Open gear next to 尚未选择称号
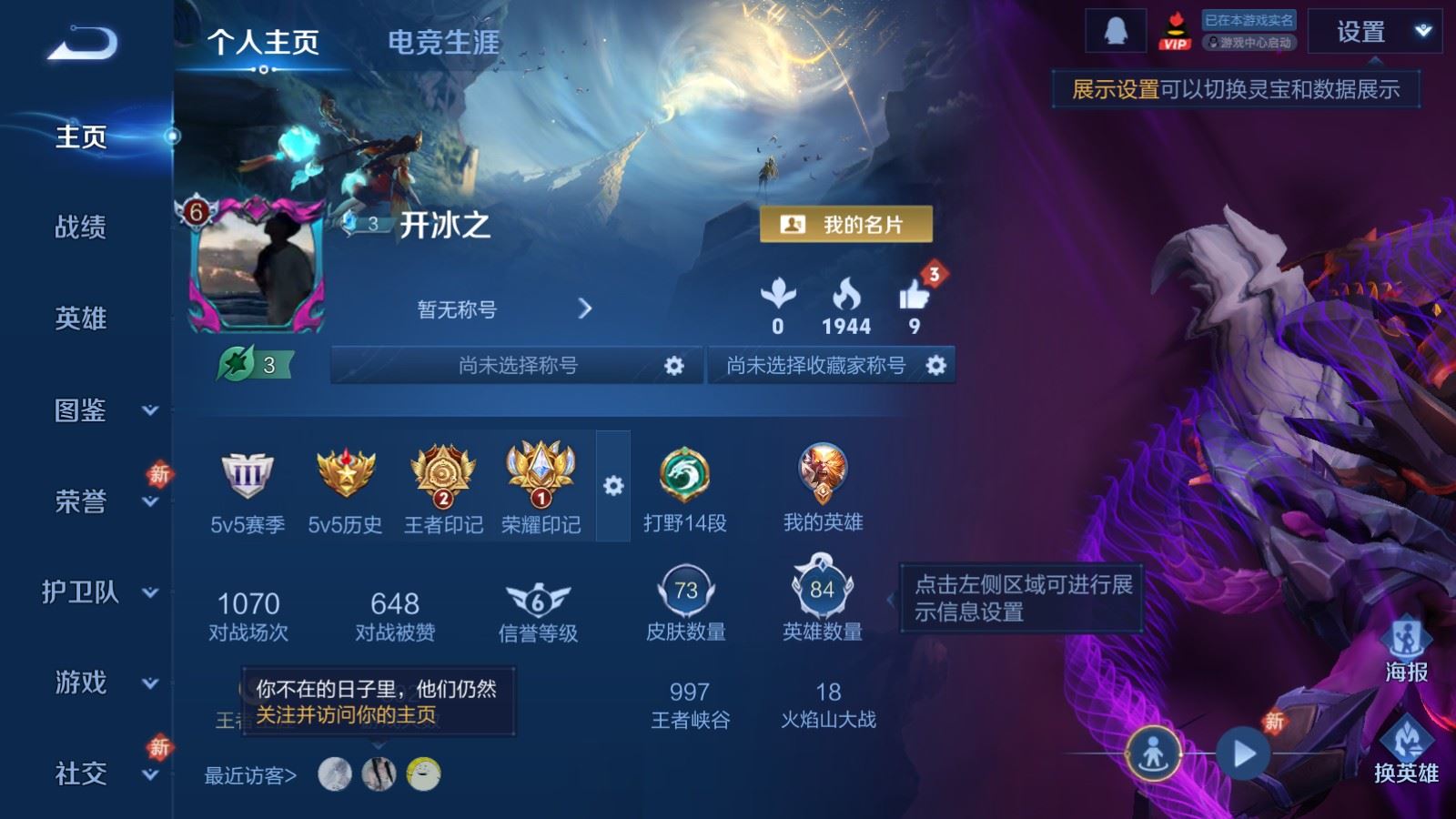 pyautogui.click(x=673, y=365)
